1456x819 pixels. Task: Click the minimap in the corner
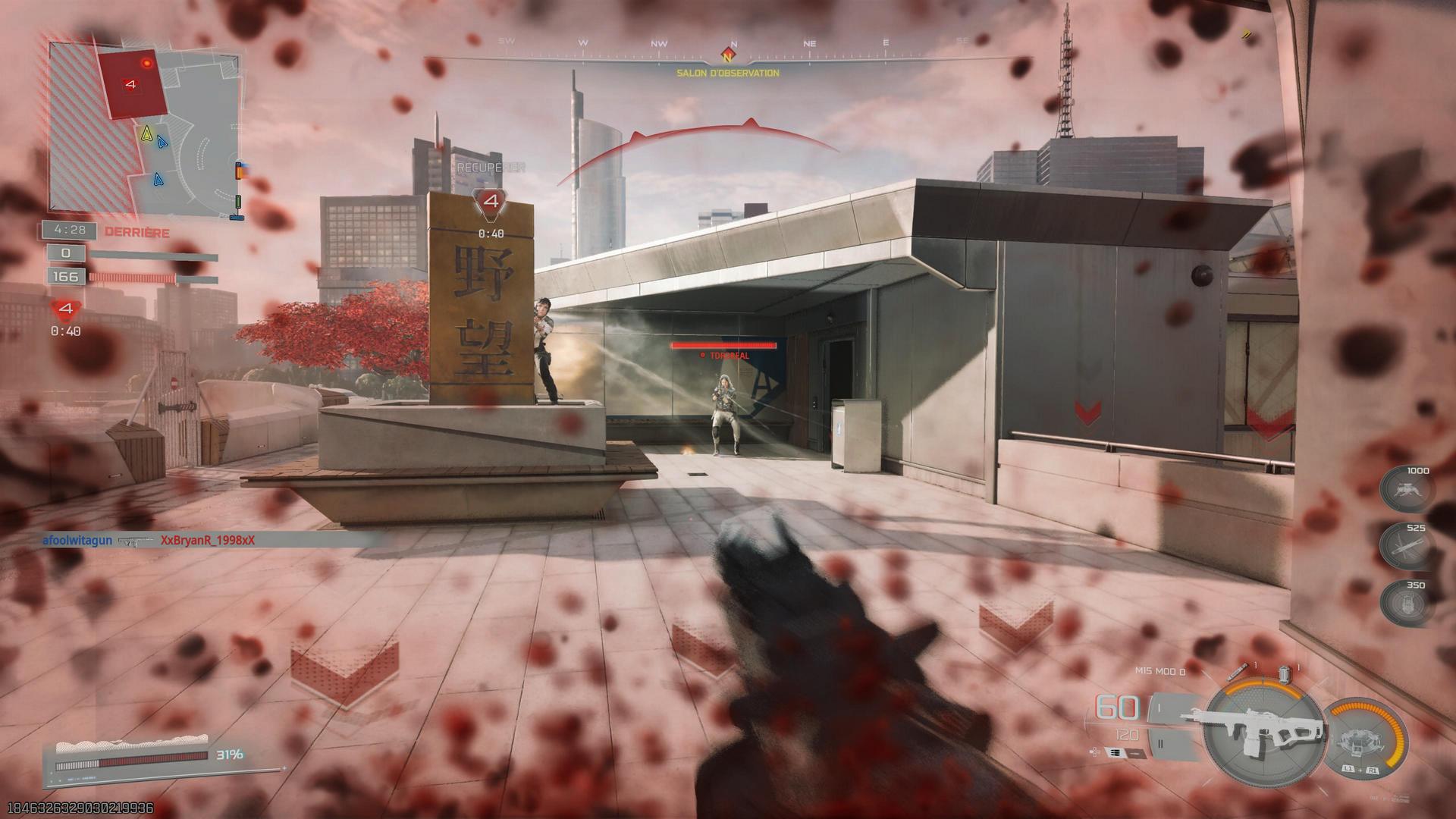(x=146, y=127)
